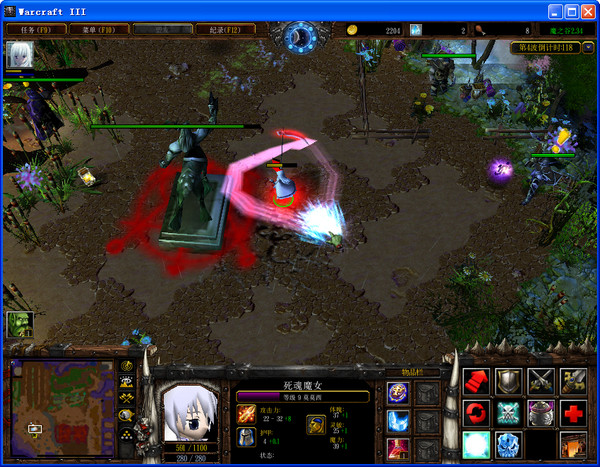Click the silver helmet ability icon
Viewport: 600px width, 467px height.
[541, 413]
